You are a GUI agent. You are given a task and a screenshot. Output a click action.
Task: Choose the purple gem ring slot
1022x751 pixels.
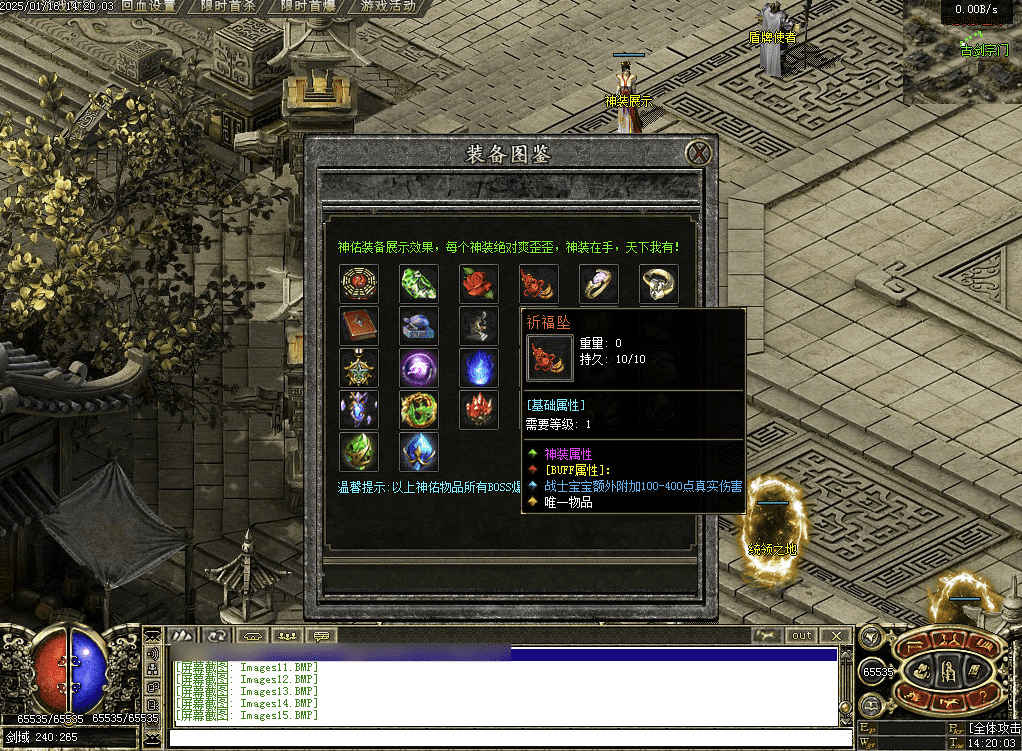[x=599, y=284]
